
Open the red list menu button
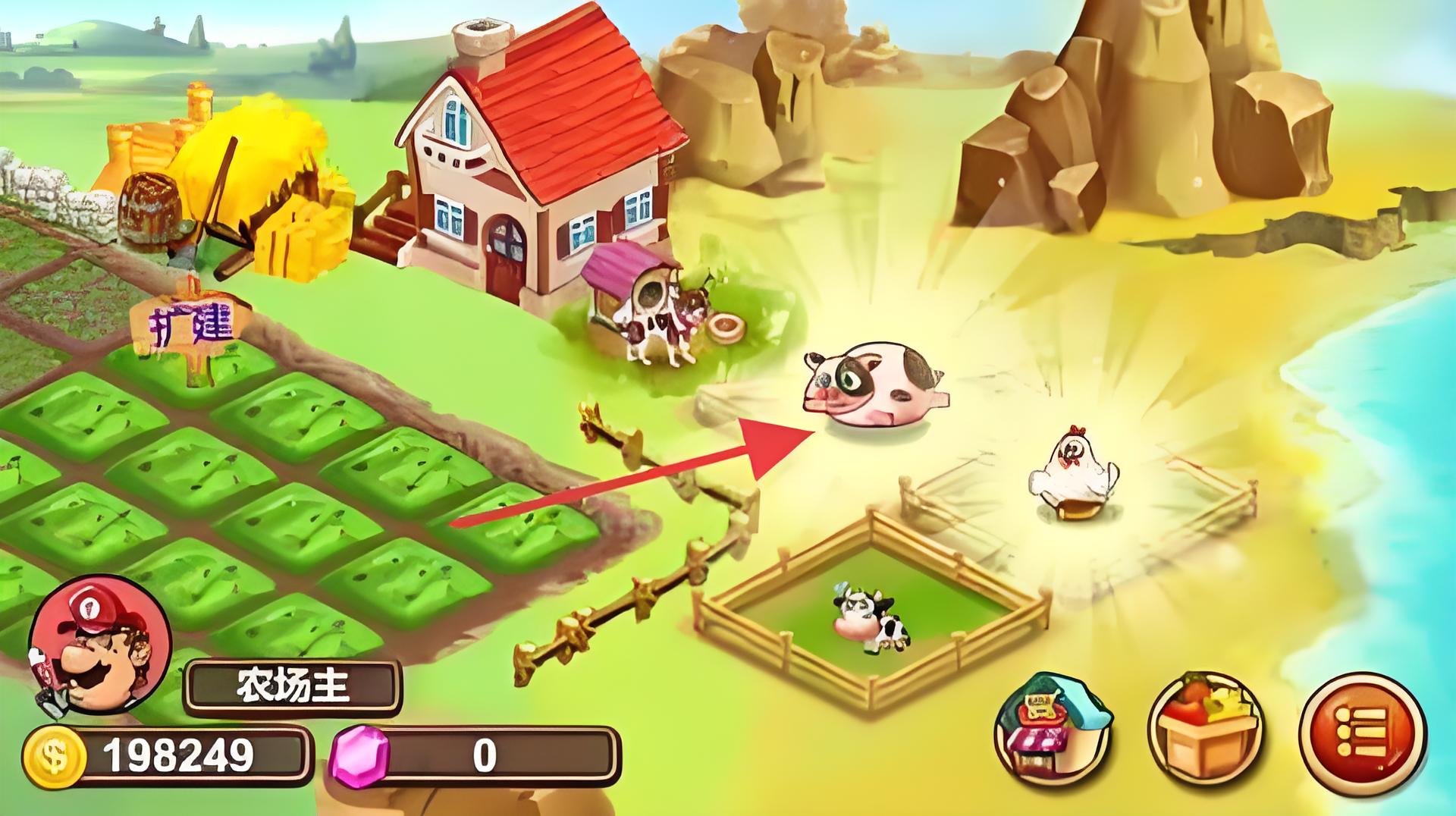(1362, 732)
